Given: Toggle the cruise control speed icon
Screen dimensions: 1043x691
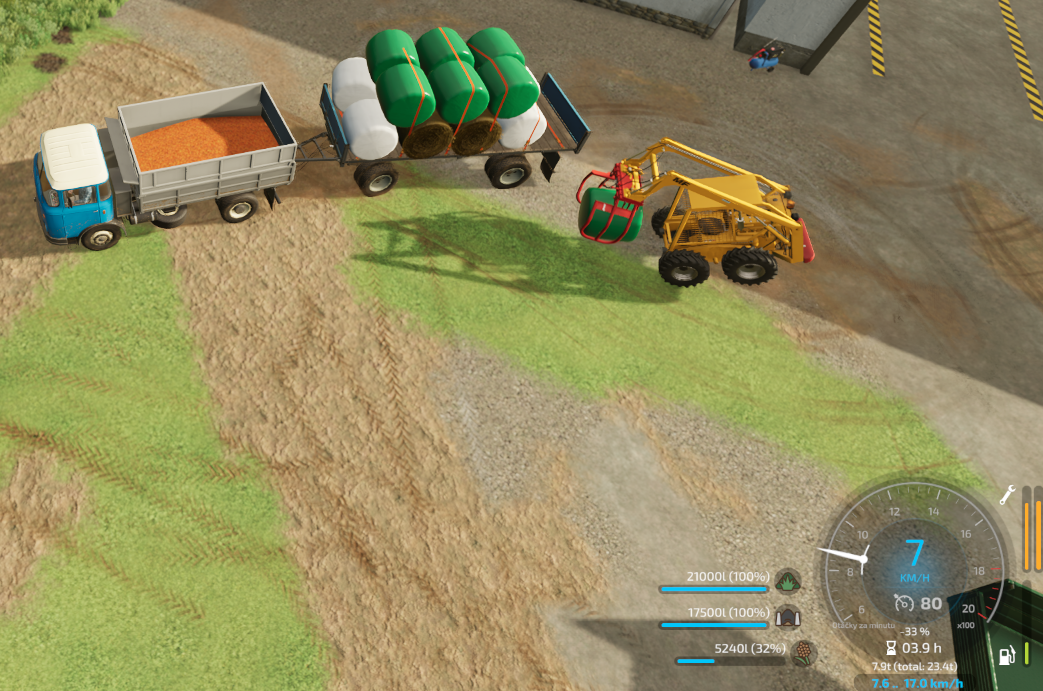Looking at the screenshot, I should pos(904,603).
